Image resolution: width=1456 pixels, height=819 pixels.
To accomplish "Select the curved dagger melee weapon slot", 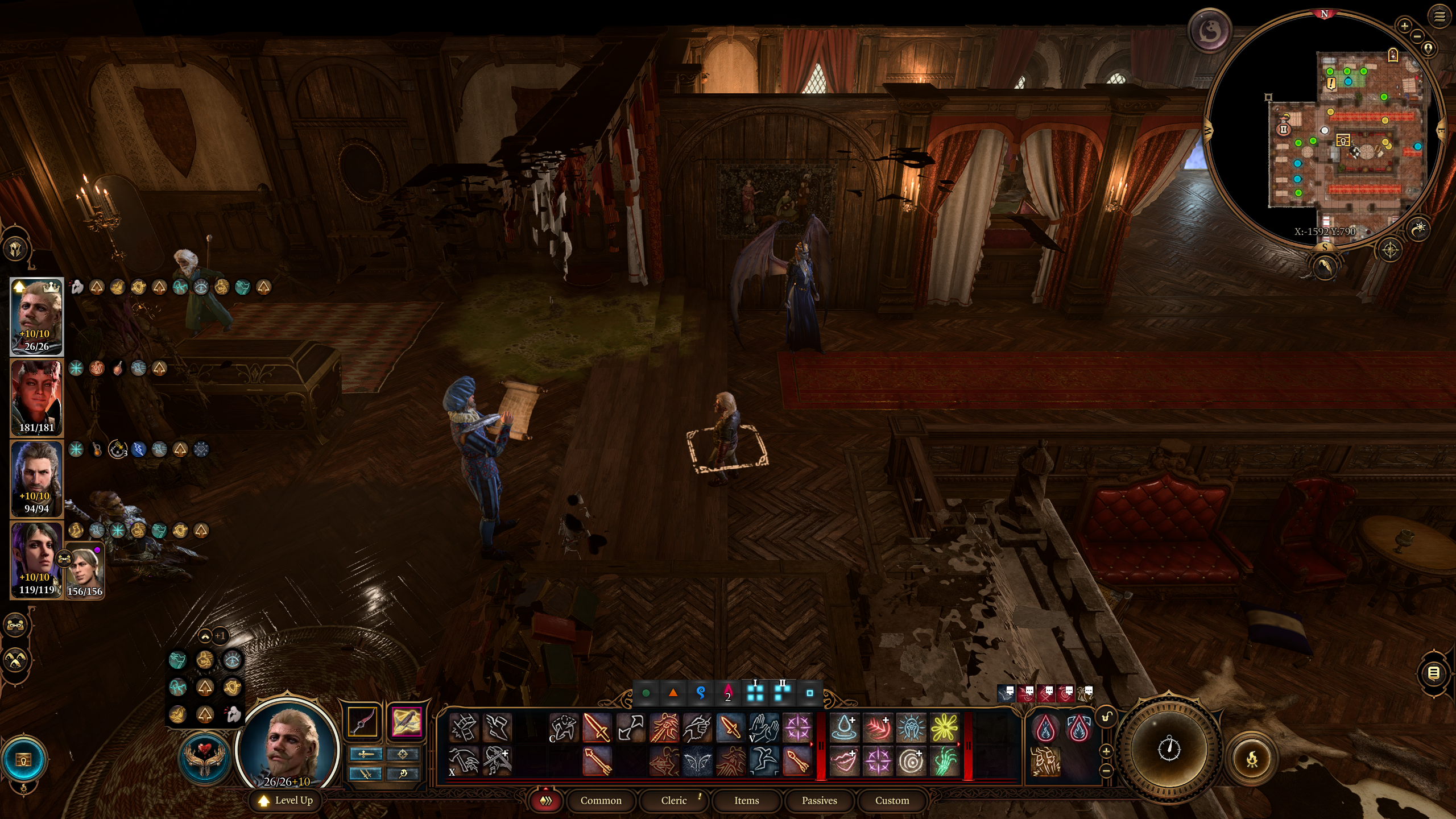I will (x=363, y=722).
